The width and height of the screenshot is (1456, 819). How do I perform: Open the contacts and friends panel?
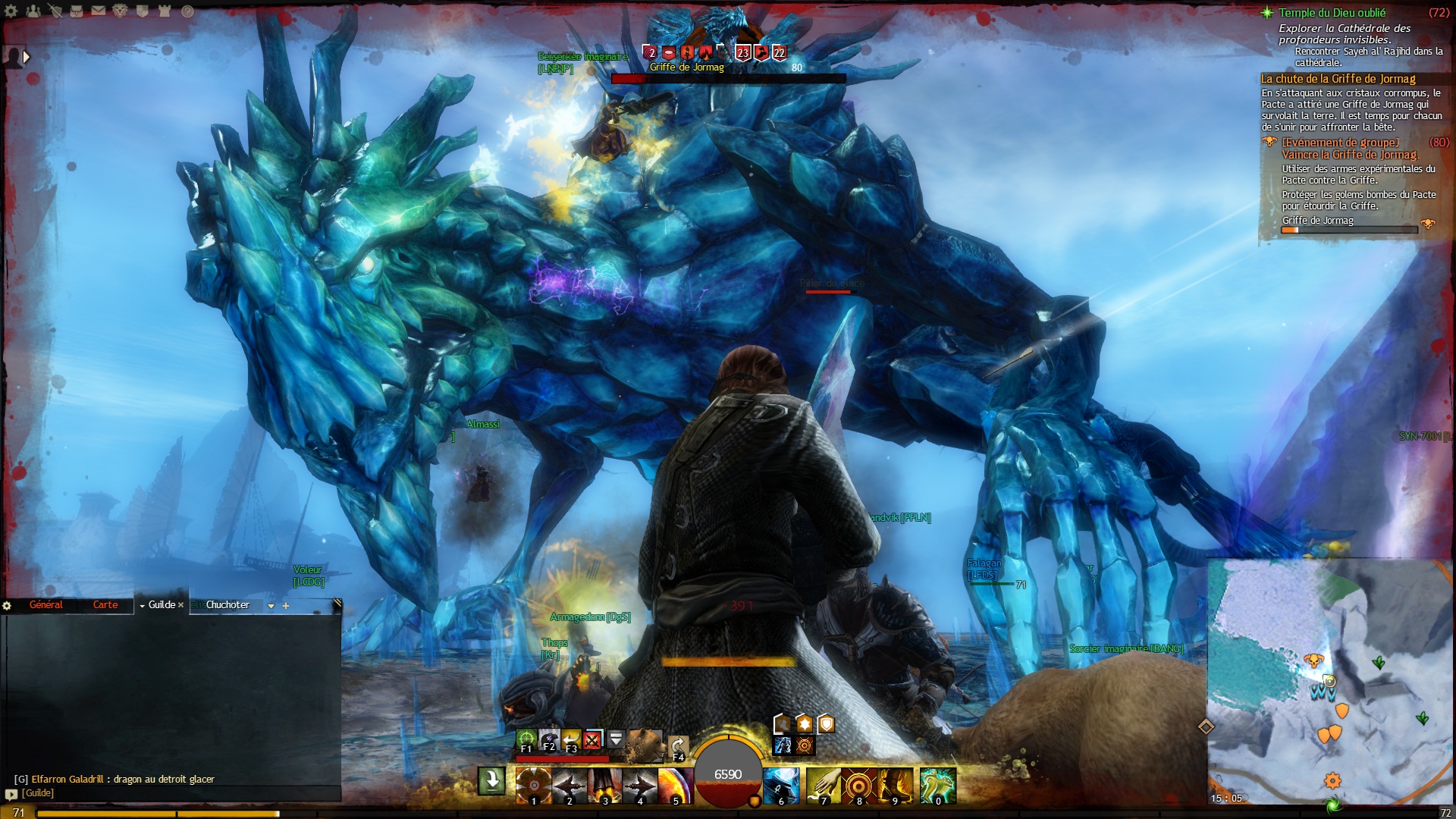[x=33, y=11]
